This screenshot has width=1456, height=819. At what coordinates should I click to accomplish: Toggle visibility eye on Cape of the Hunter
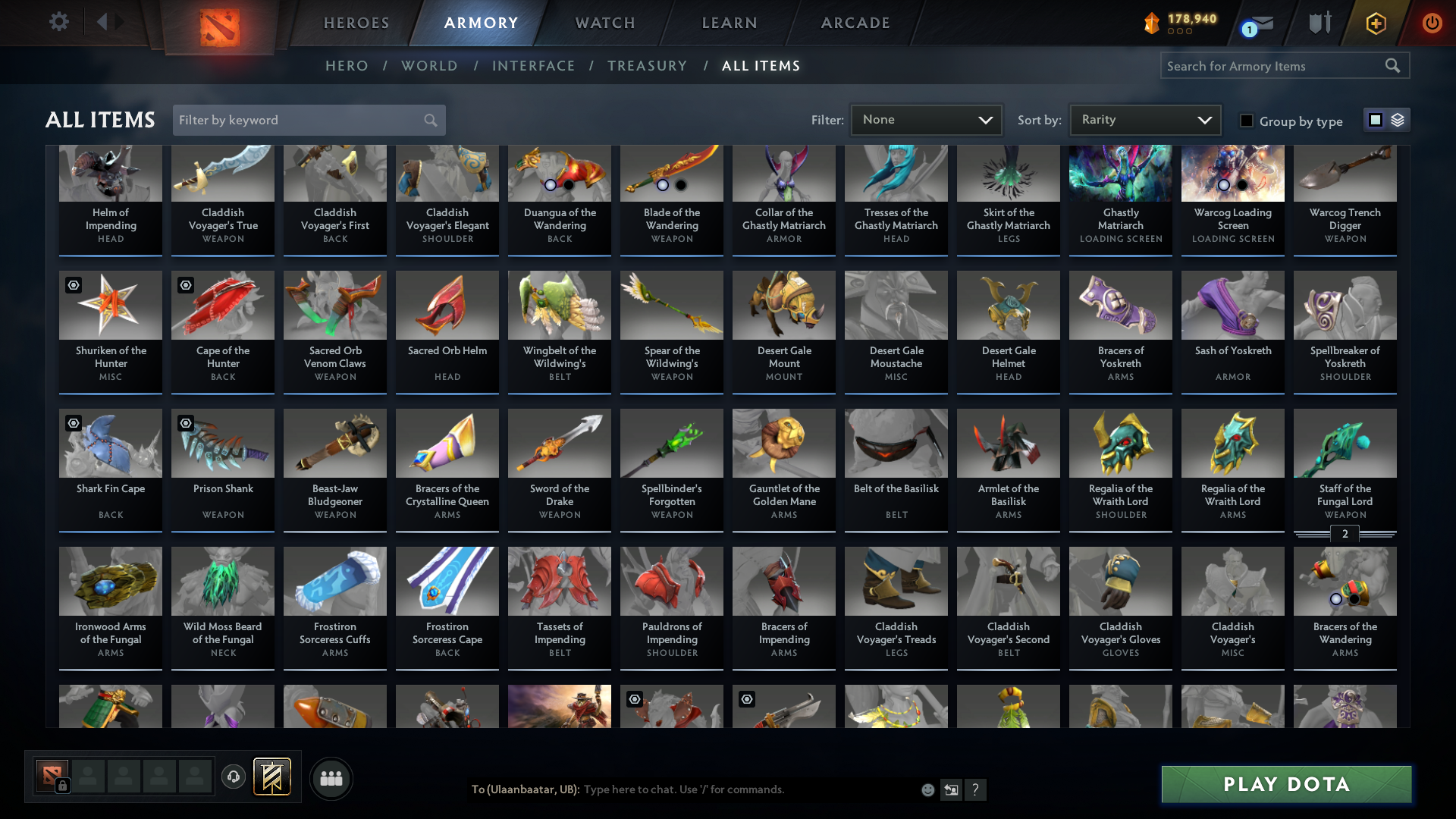pos(185,284)
